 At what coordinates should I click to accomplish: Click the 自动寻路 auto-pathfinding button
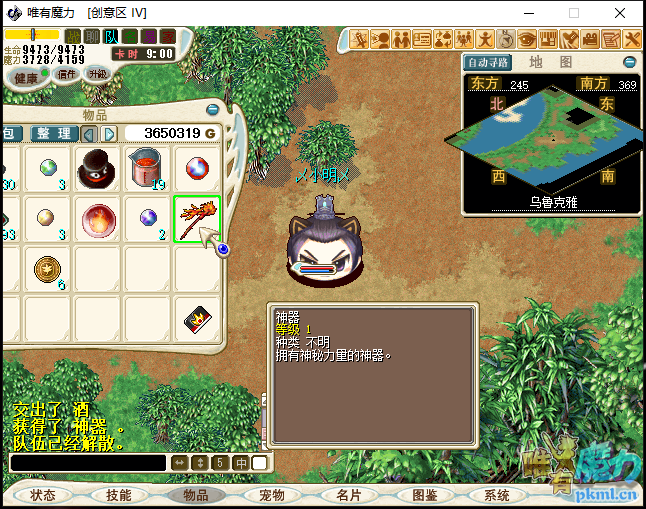(488, 62)
